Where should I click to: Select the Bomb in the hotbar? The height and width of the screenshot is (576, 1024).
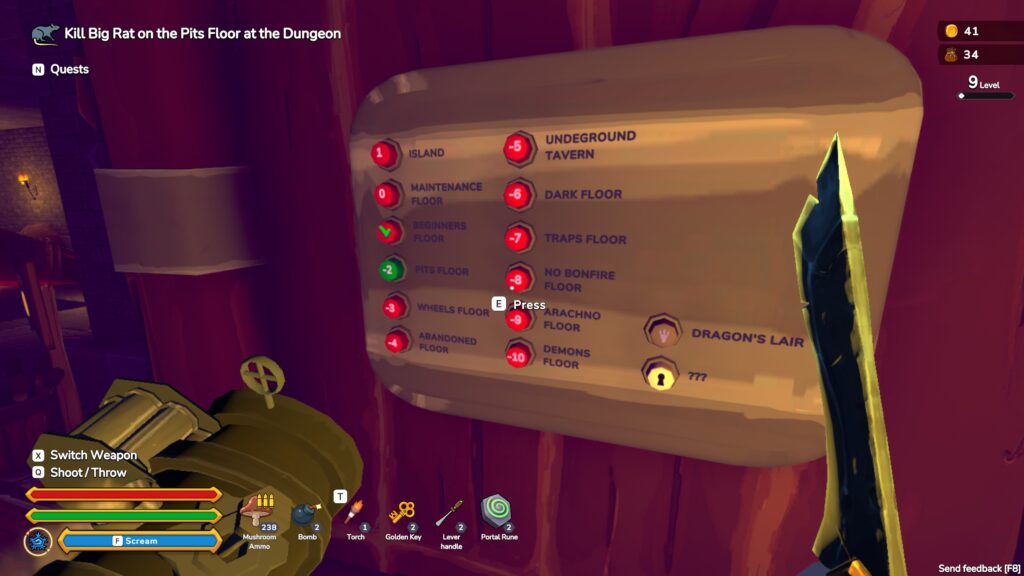tap(306, 513)
